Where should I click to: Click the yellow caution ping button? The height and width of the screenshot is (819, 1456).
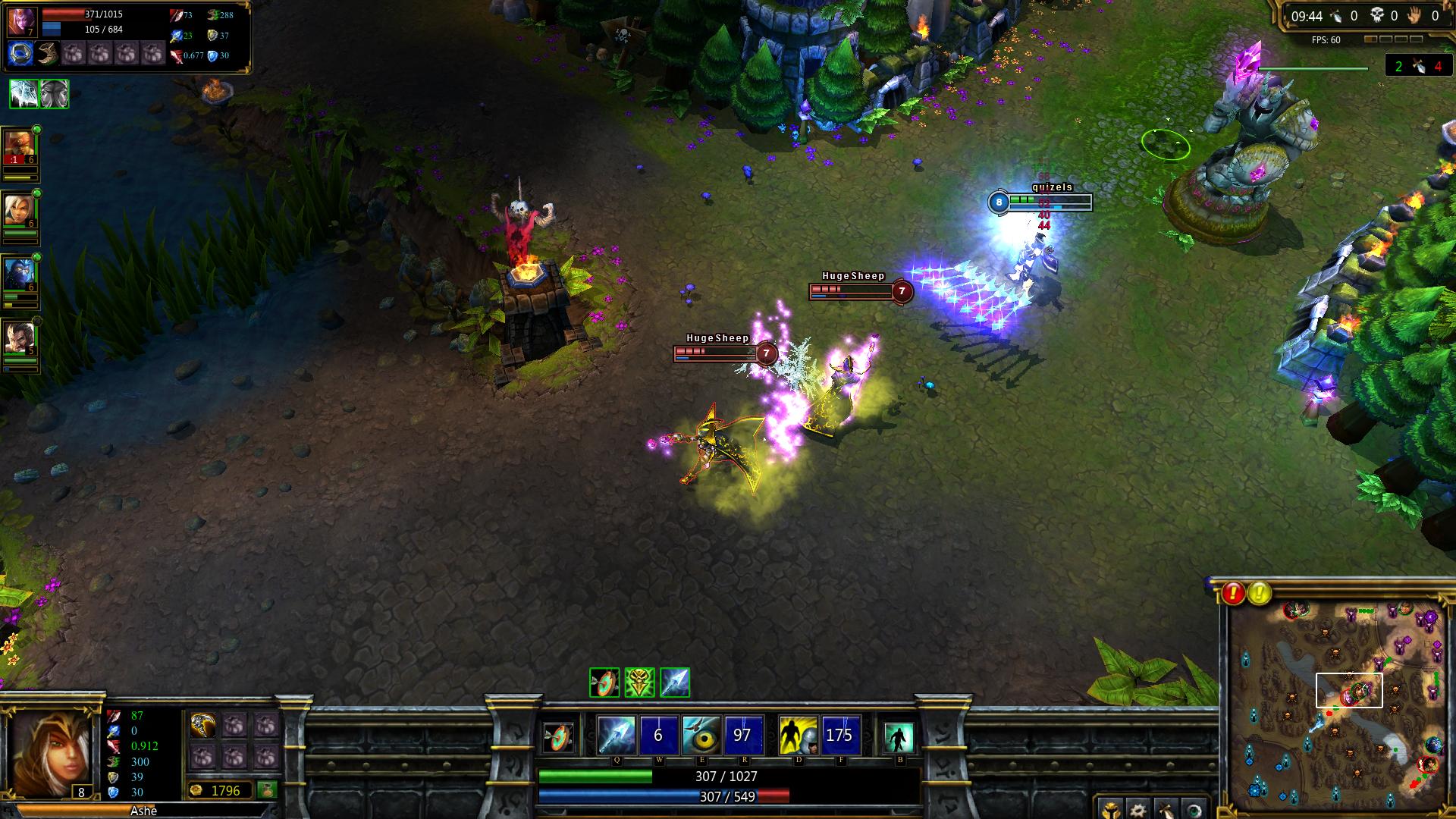1260,593
